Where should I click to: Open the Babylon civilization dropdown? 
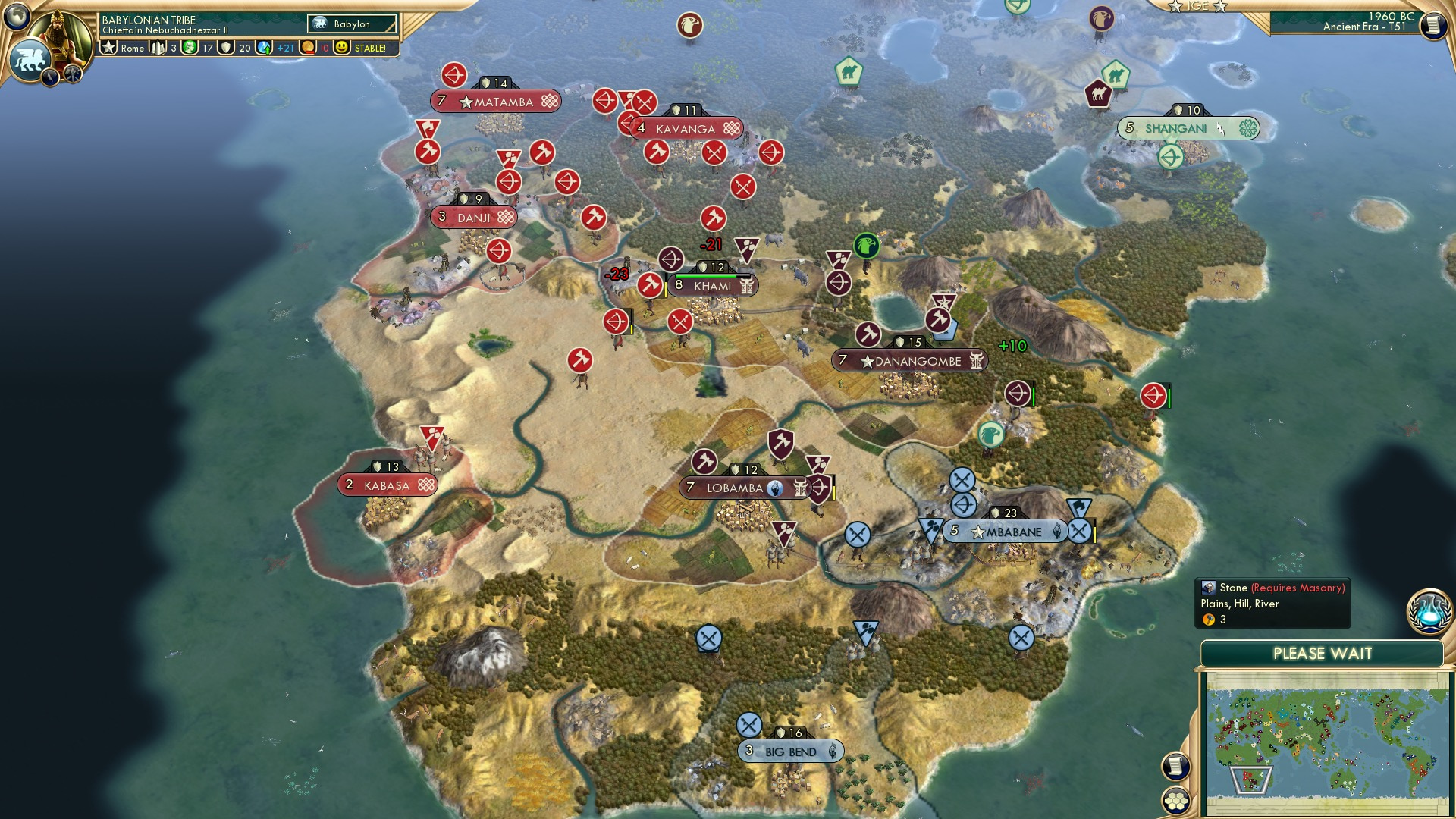pos(353,24)
